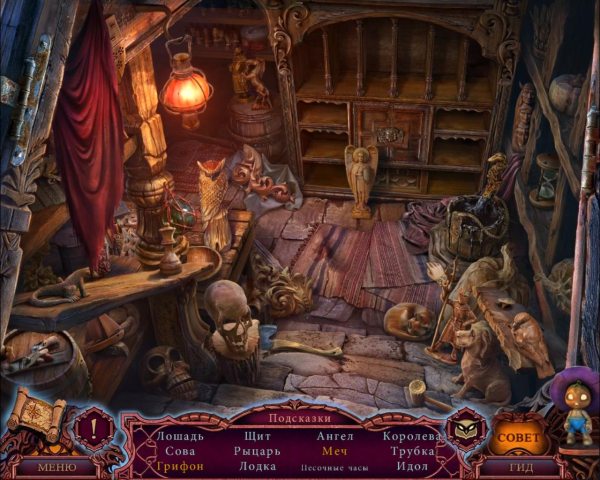Pick the highlighted word Меч
The image size is (600, 480).
pos(335,451)
